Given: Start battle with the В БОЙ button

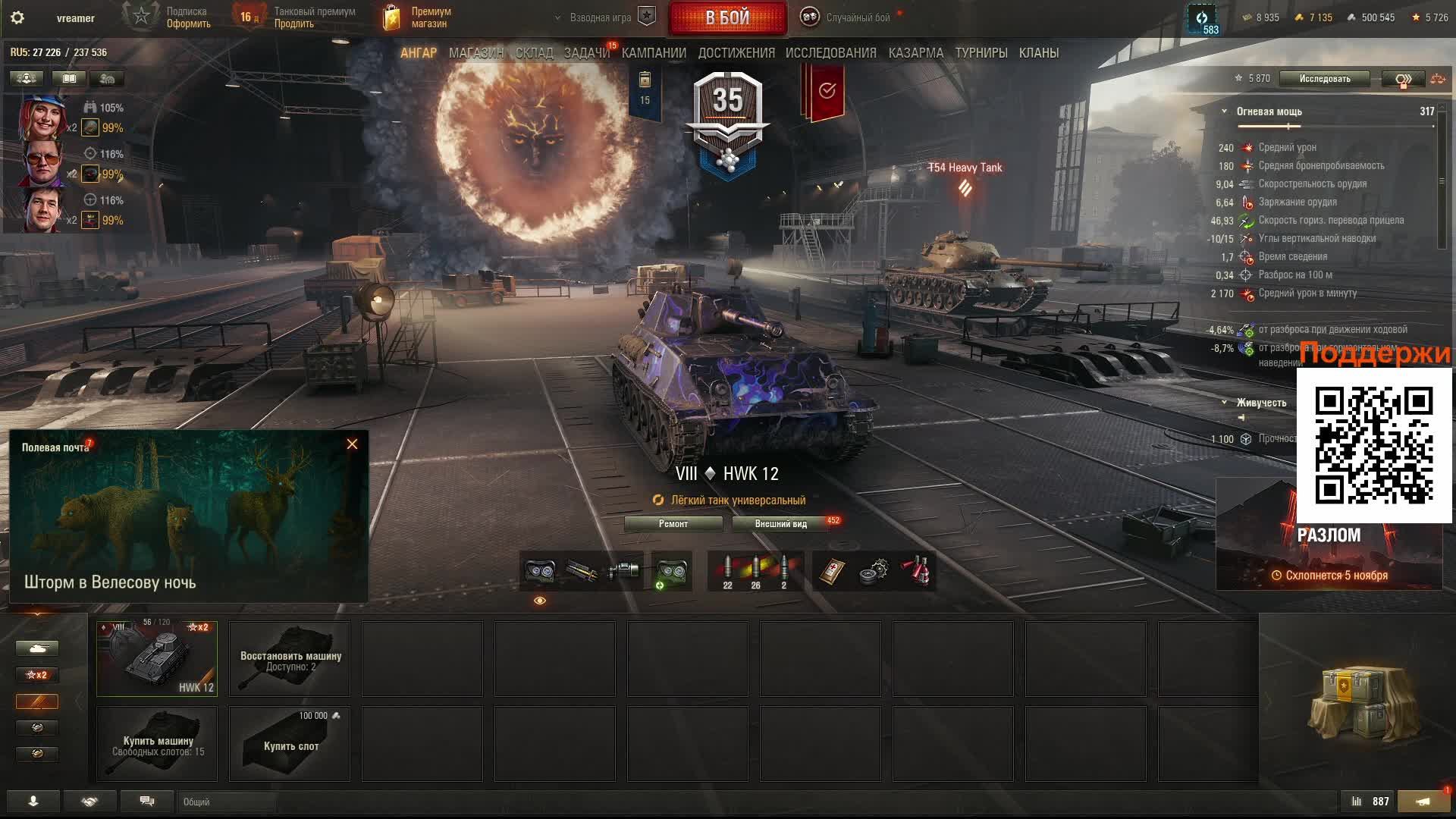Looking at the screenshot, I should [x=727, y=17].
